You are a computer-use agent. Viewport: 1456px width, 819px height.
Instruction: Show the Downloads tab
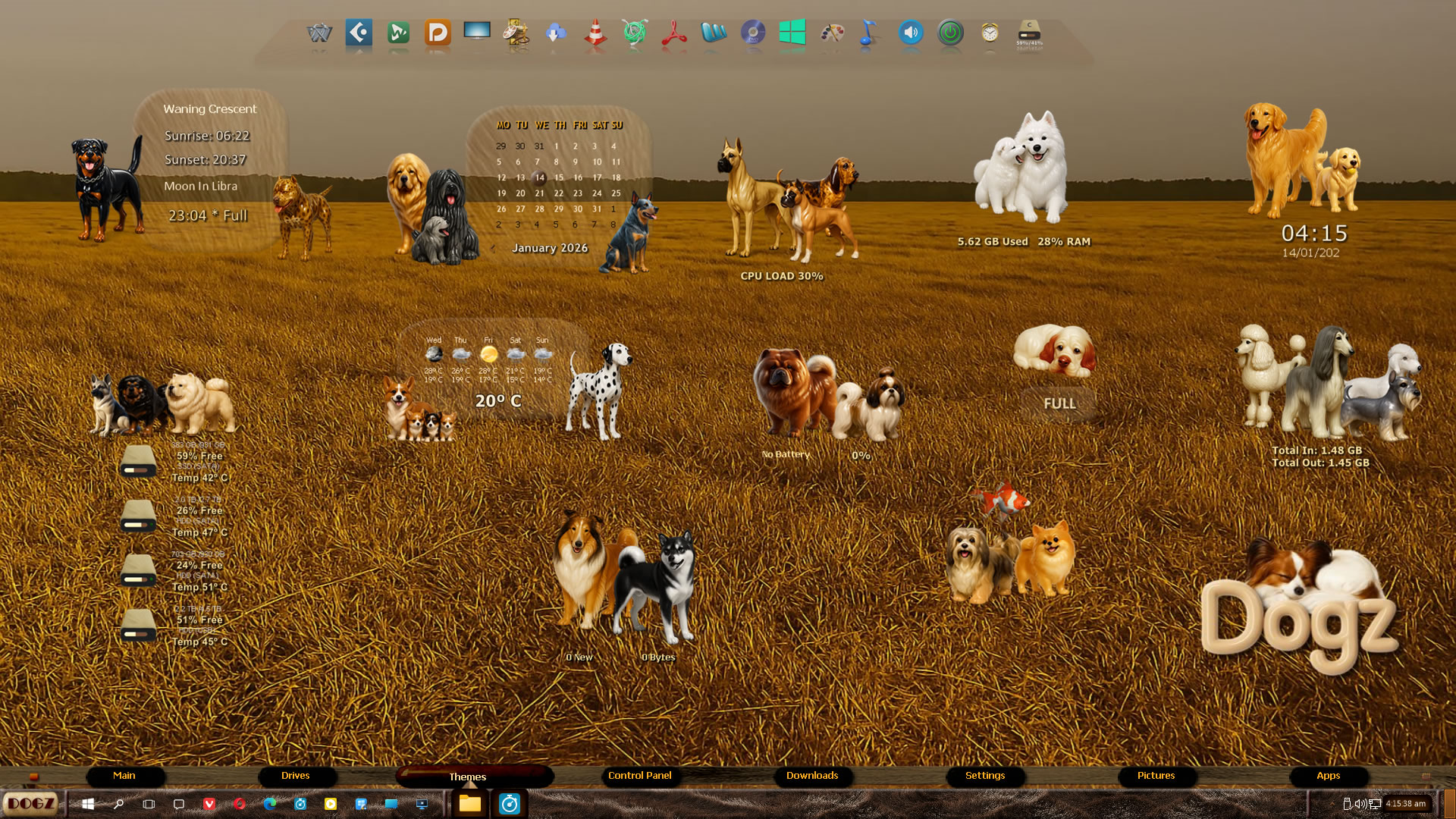click(x=811, y=776)
